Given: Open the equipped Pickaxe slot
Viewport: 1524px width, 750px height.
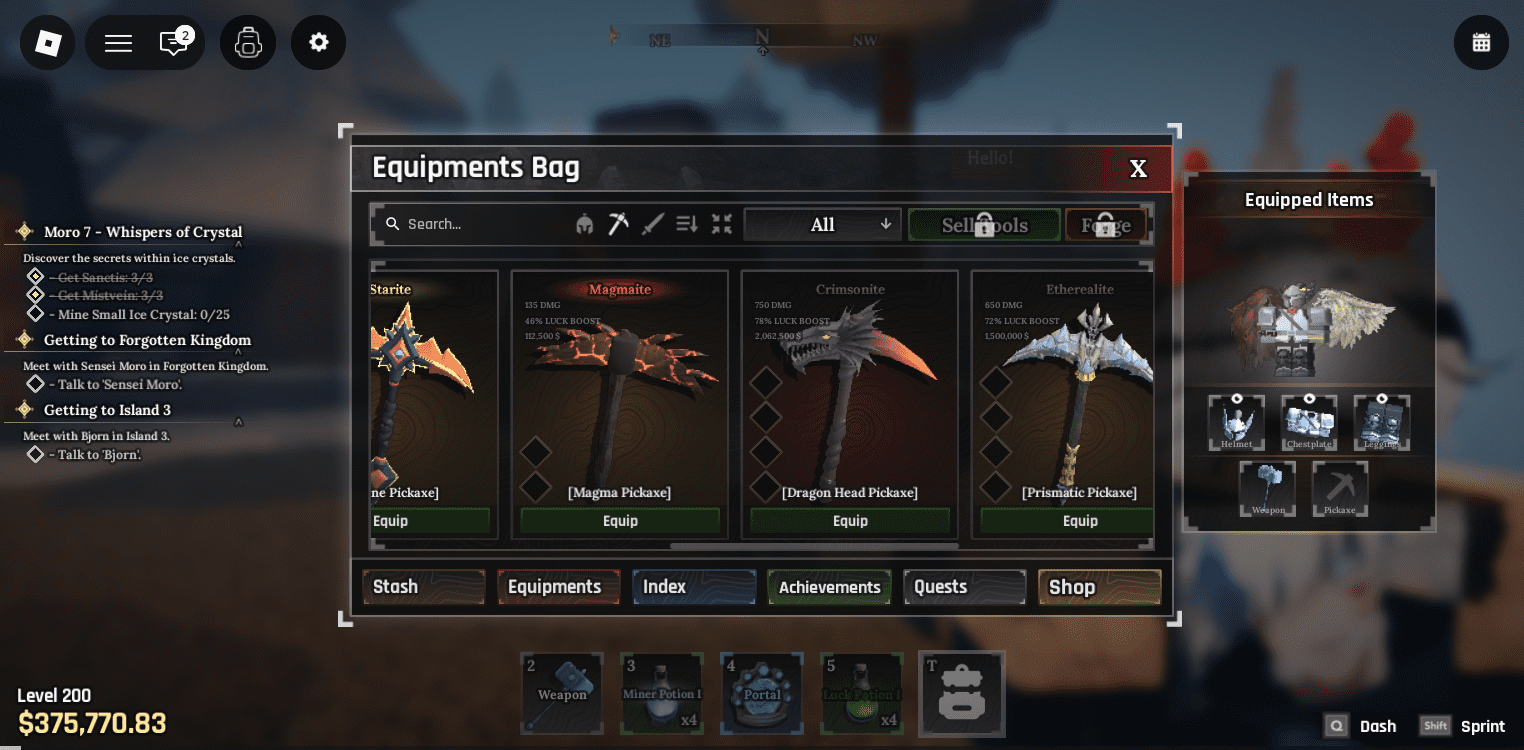Looking at the screenshot, I should (x=1339, y=489).
